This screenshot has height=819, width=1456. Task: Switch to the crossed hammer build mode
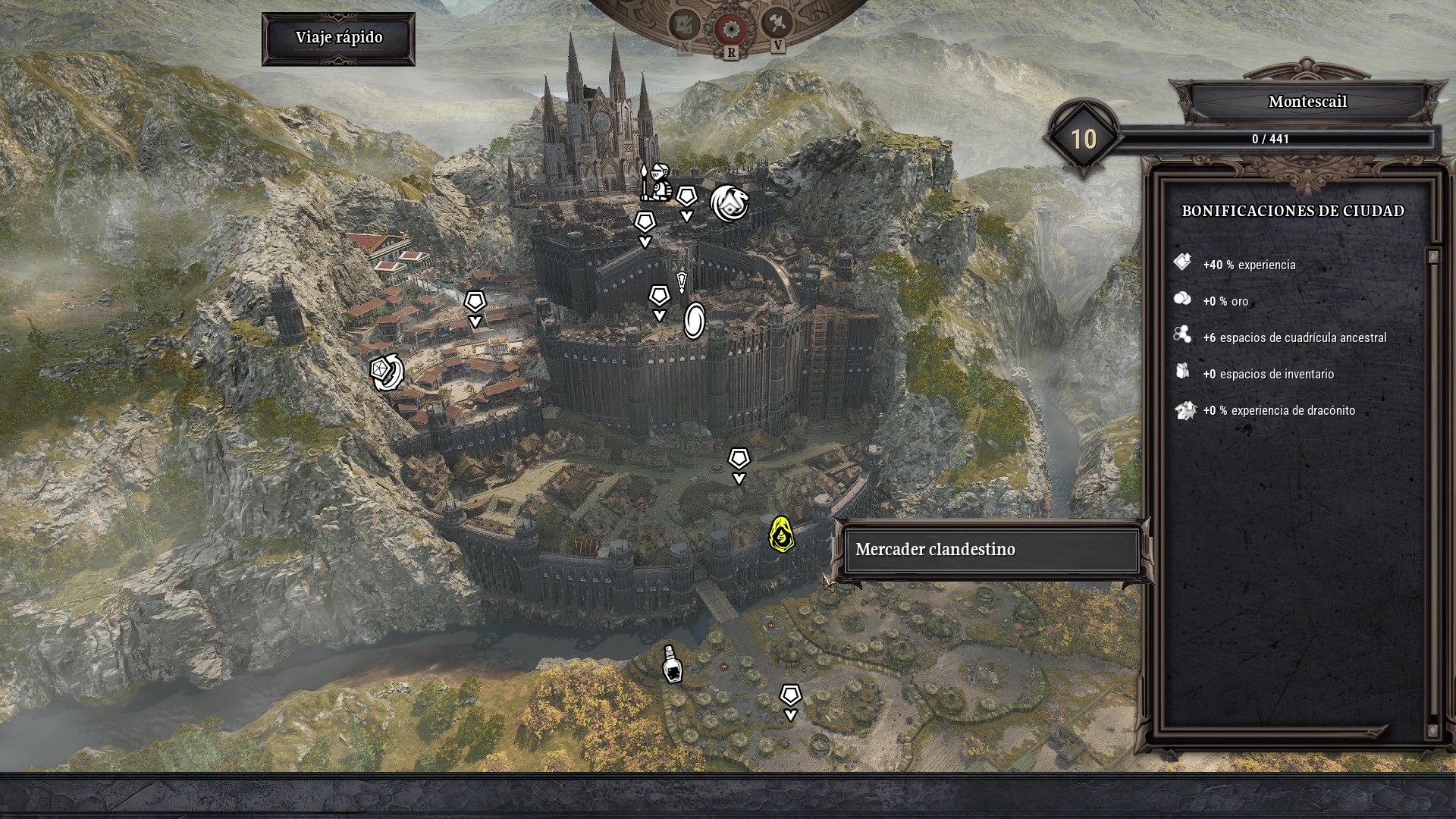[x=777, y=24]
